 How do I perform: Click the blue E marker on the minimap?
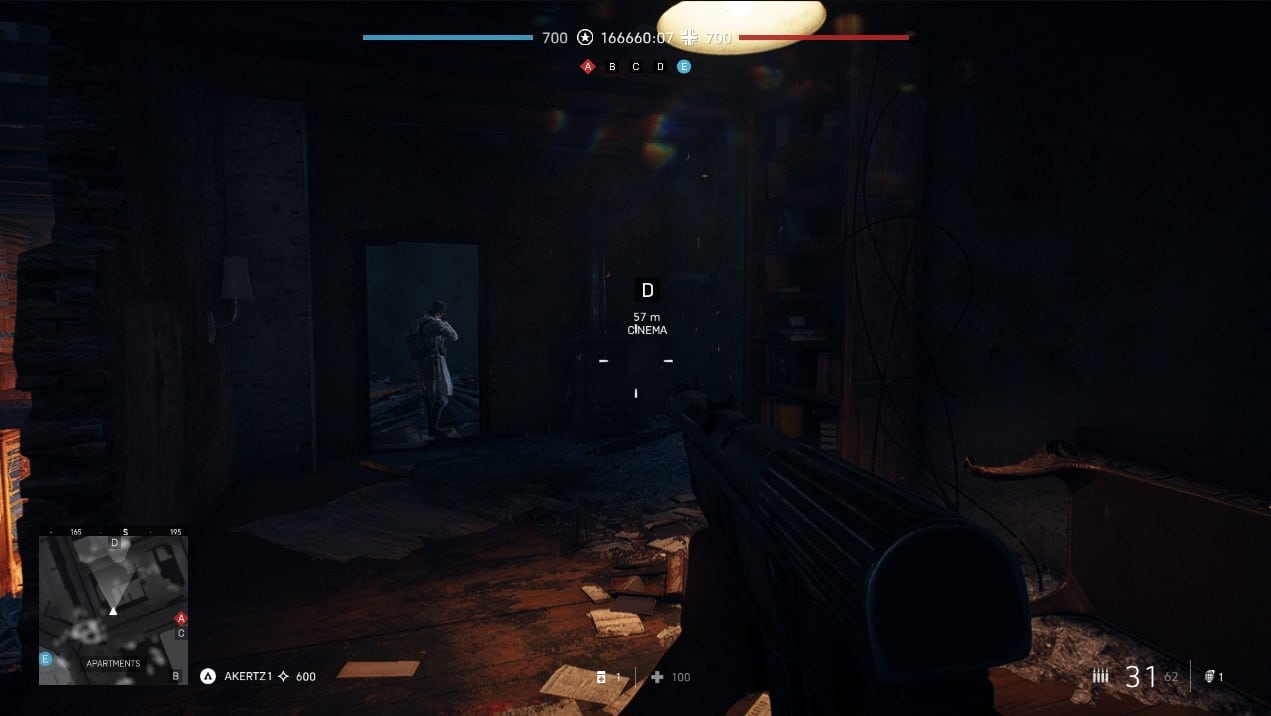coord(45,659)
